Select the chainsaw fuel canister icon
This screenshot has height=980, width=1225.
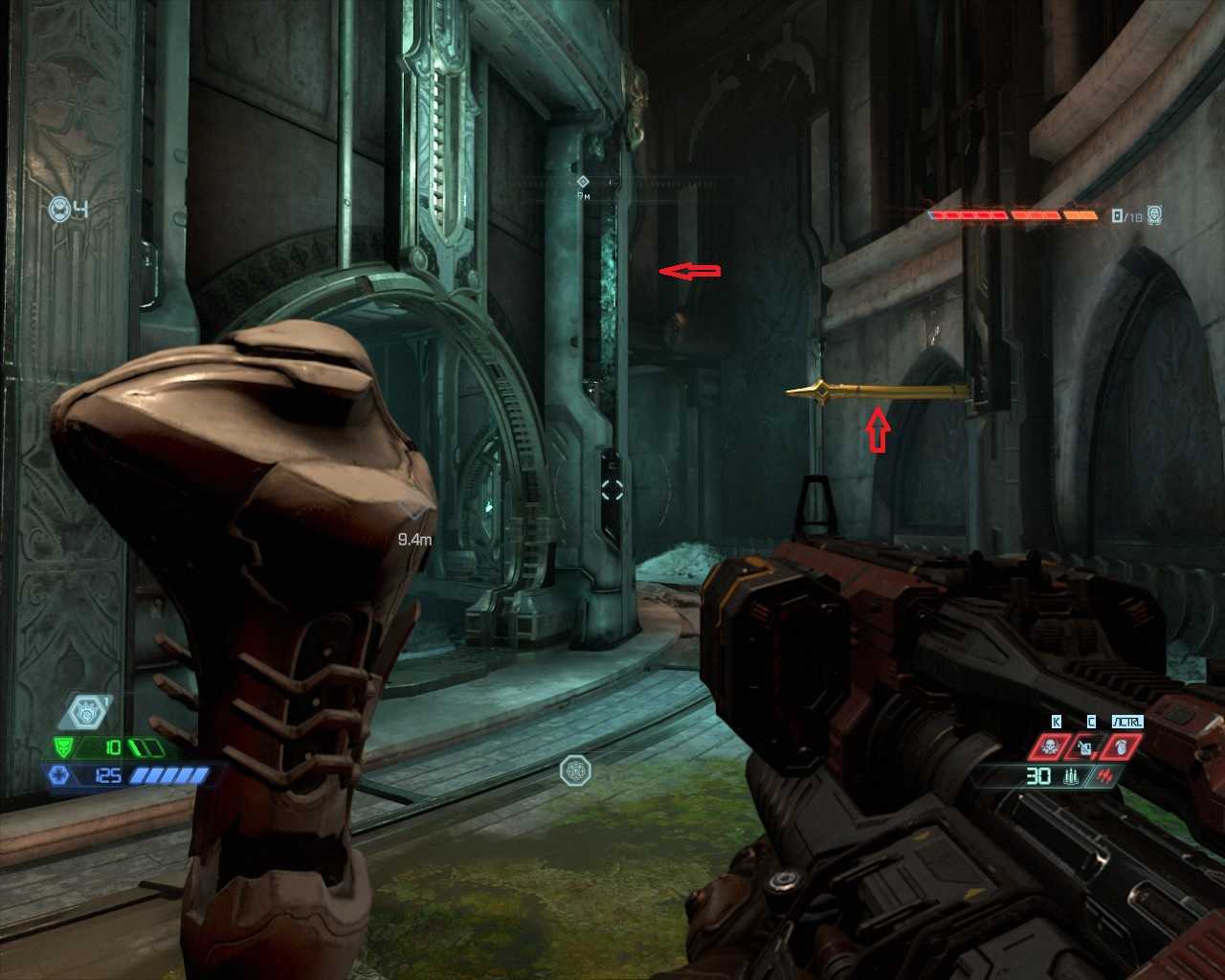click(x=1087, y=746)
